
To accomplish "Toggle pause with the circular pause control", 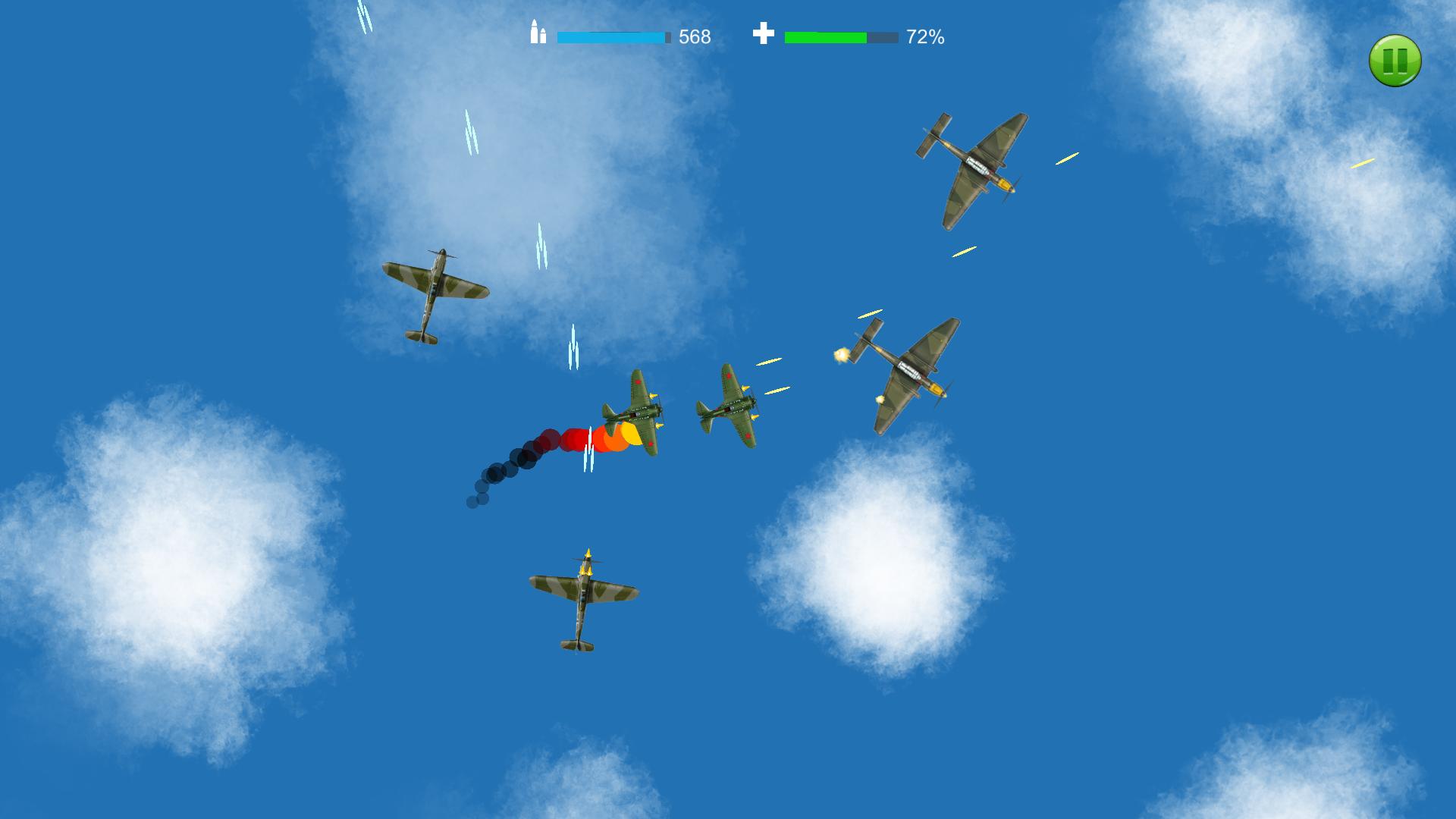I will pyautogui.click(x=1394, y=61).
